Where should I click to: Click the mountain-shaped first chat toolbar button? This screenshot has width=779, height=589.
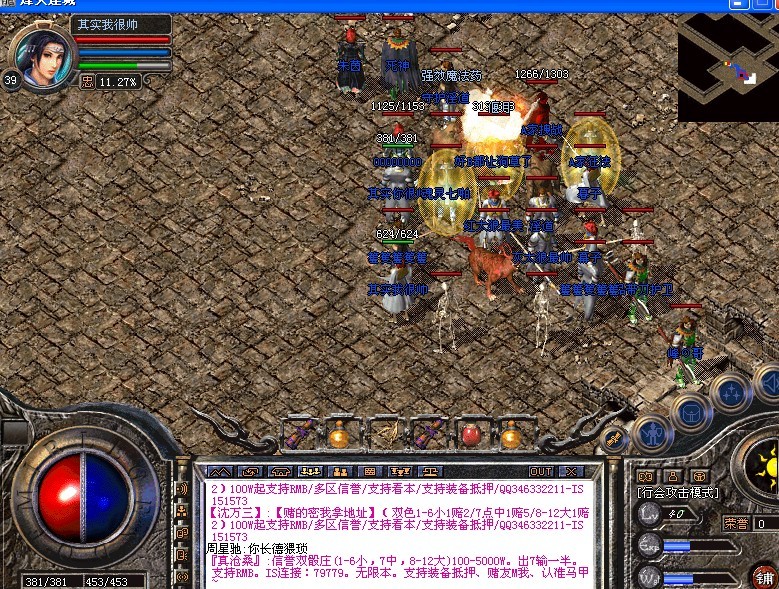(220, 471)
